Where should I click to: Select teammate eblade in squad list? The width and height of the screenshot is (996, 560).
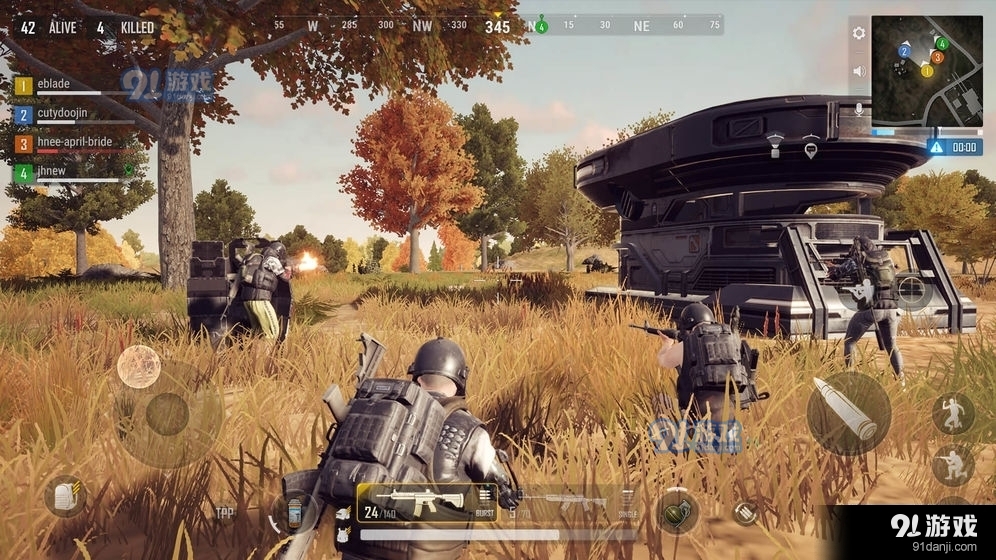click(x=60, y=86)
